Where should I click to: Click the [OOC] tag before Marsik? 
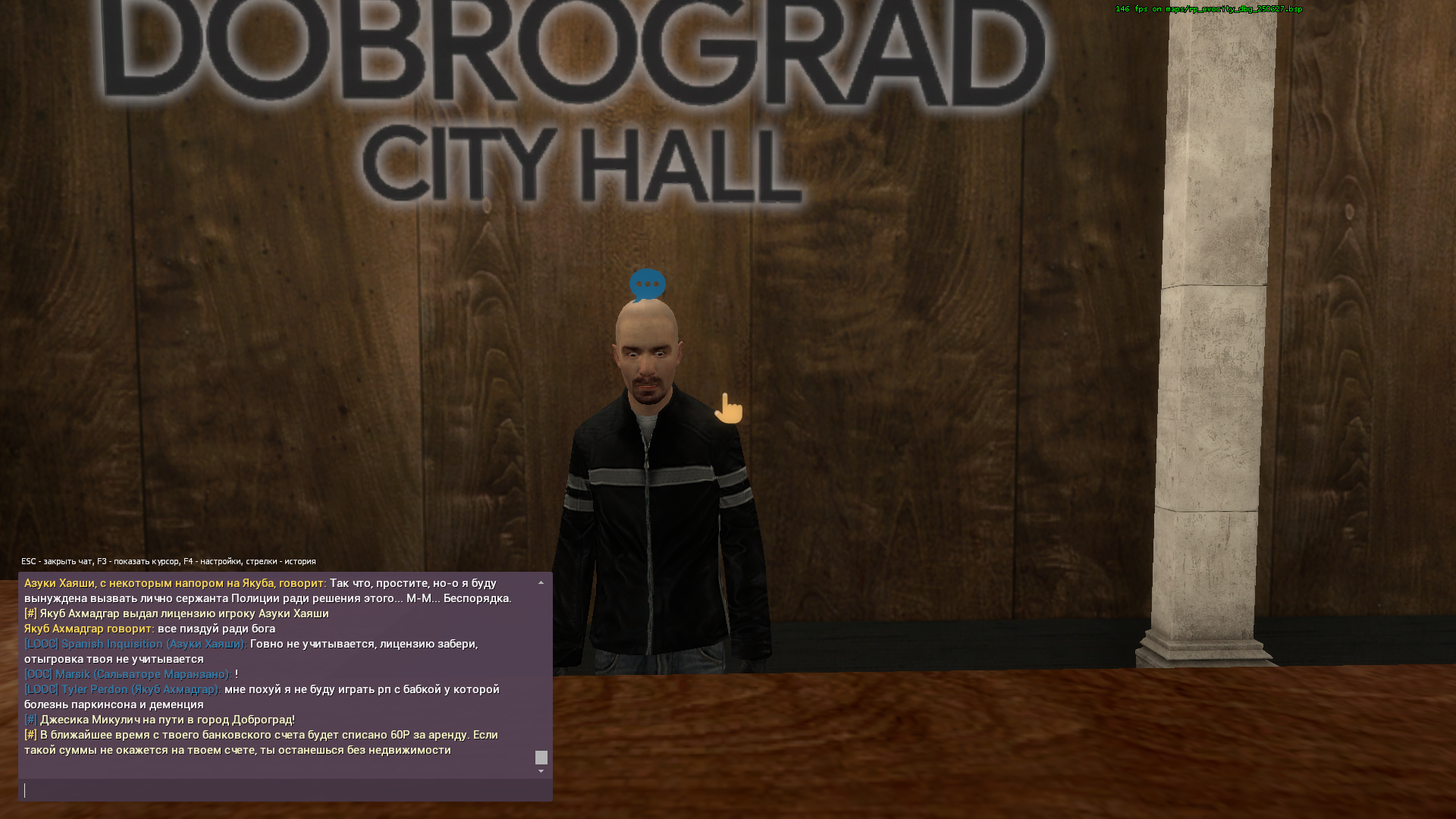[x=37, y=674]
